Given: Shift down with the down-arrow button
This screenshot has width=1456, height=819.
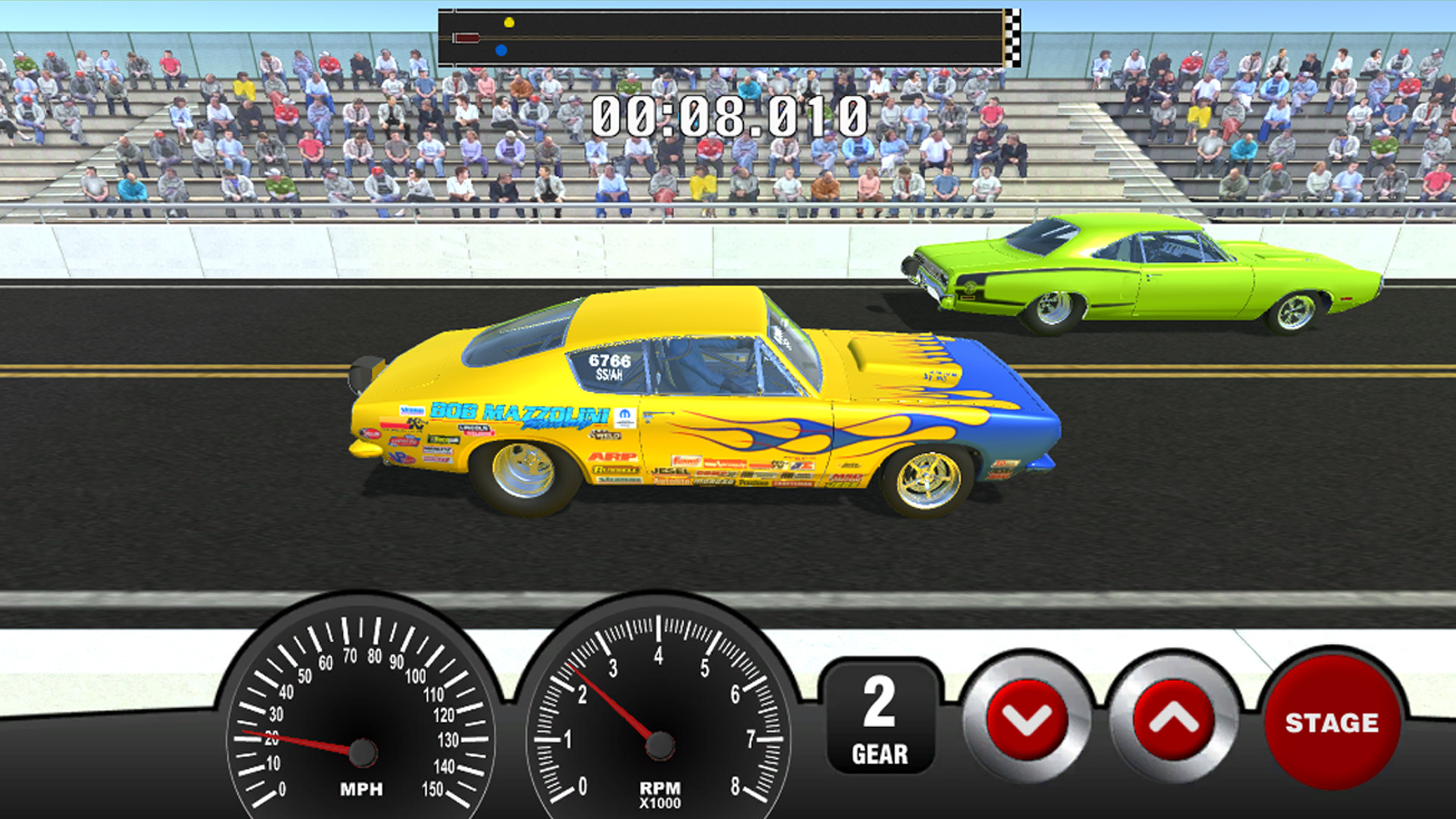Looking at the screenshot, I should pos(1027,719).
